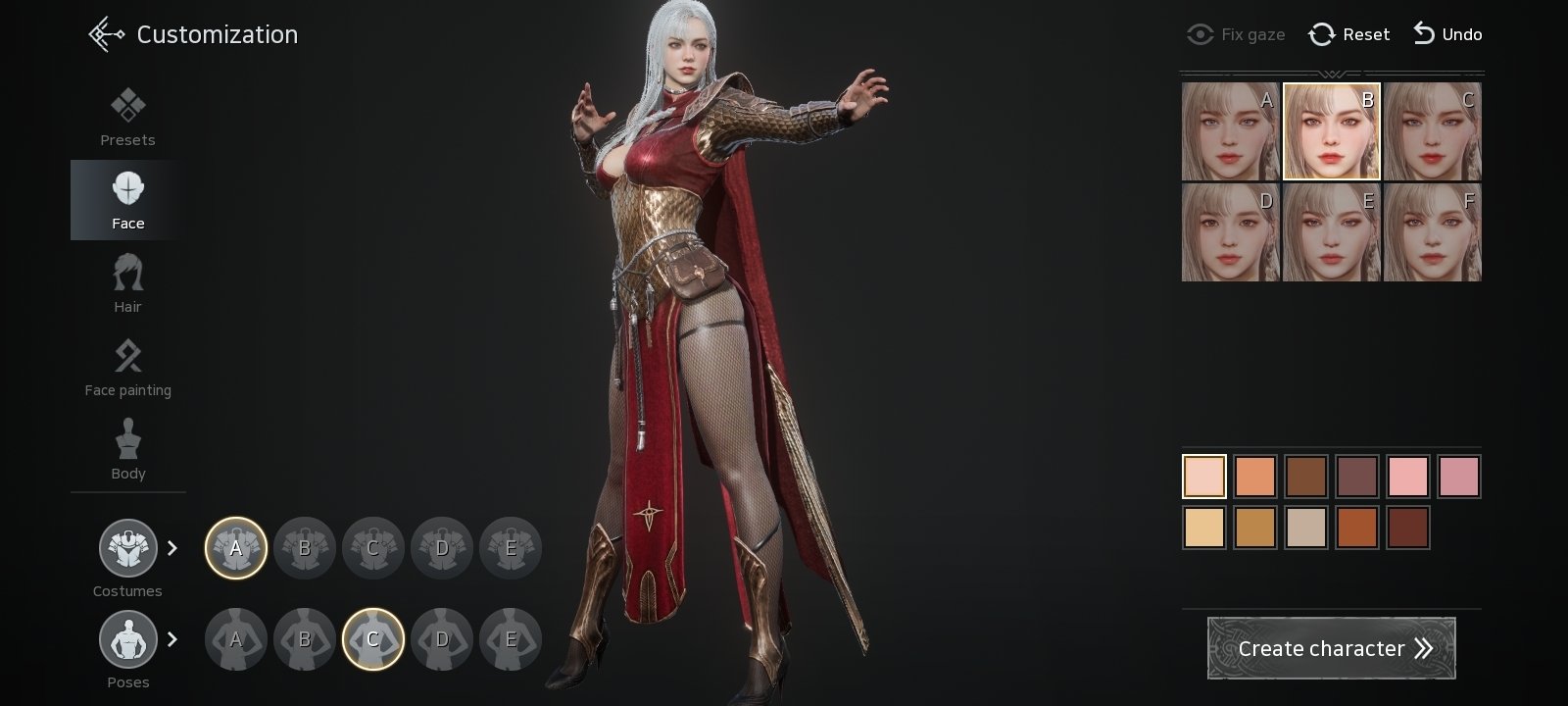Screen dimensions: 1568x706
Task: Choose face preset F thumbnail
Action: click(1432, 232)
